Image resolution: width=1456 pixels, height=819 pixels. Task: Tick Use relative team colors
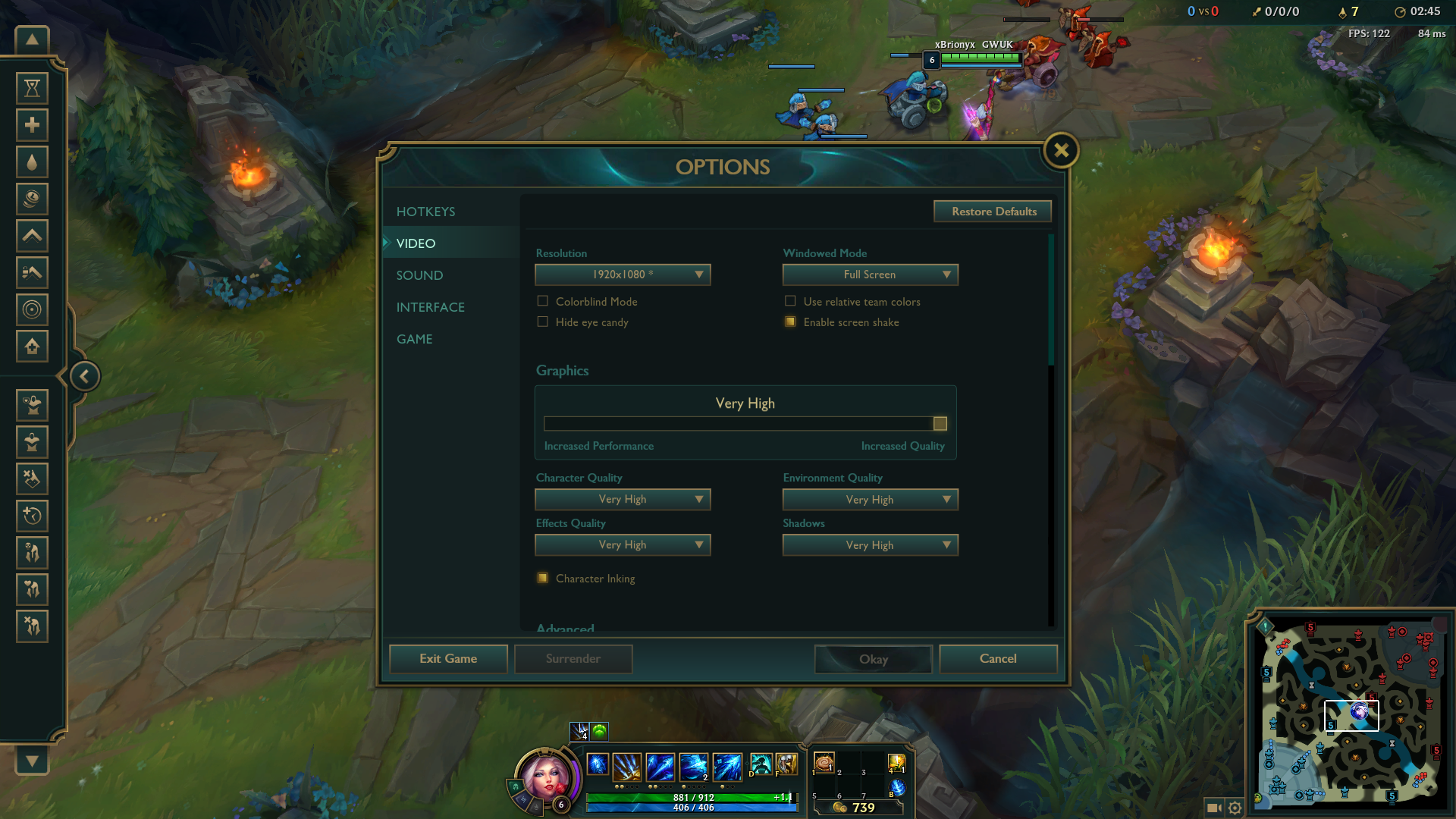pos(790,301)
